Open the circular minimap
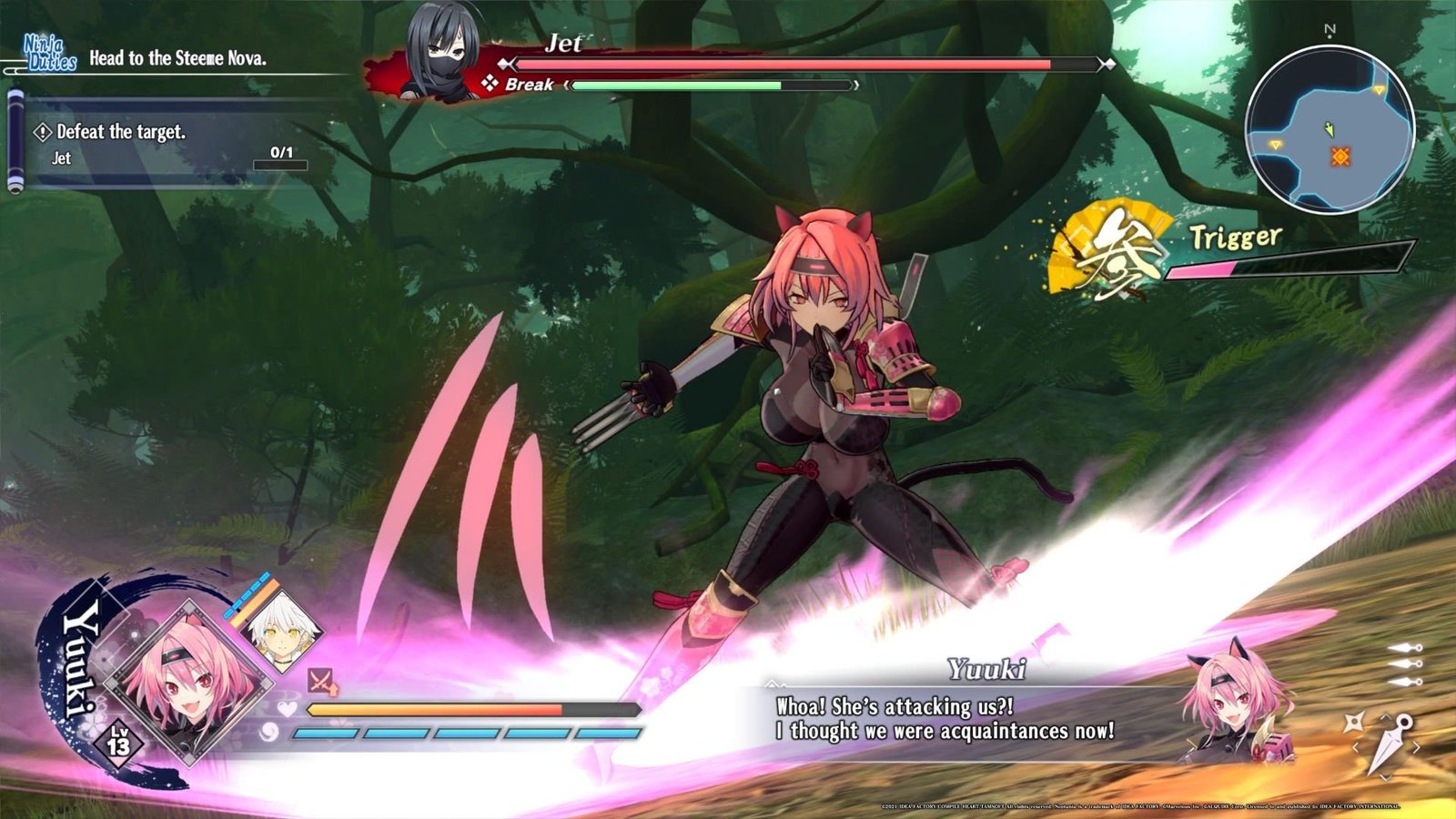Screen dimensions: 1456x819 (1330, 130)
